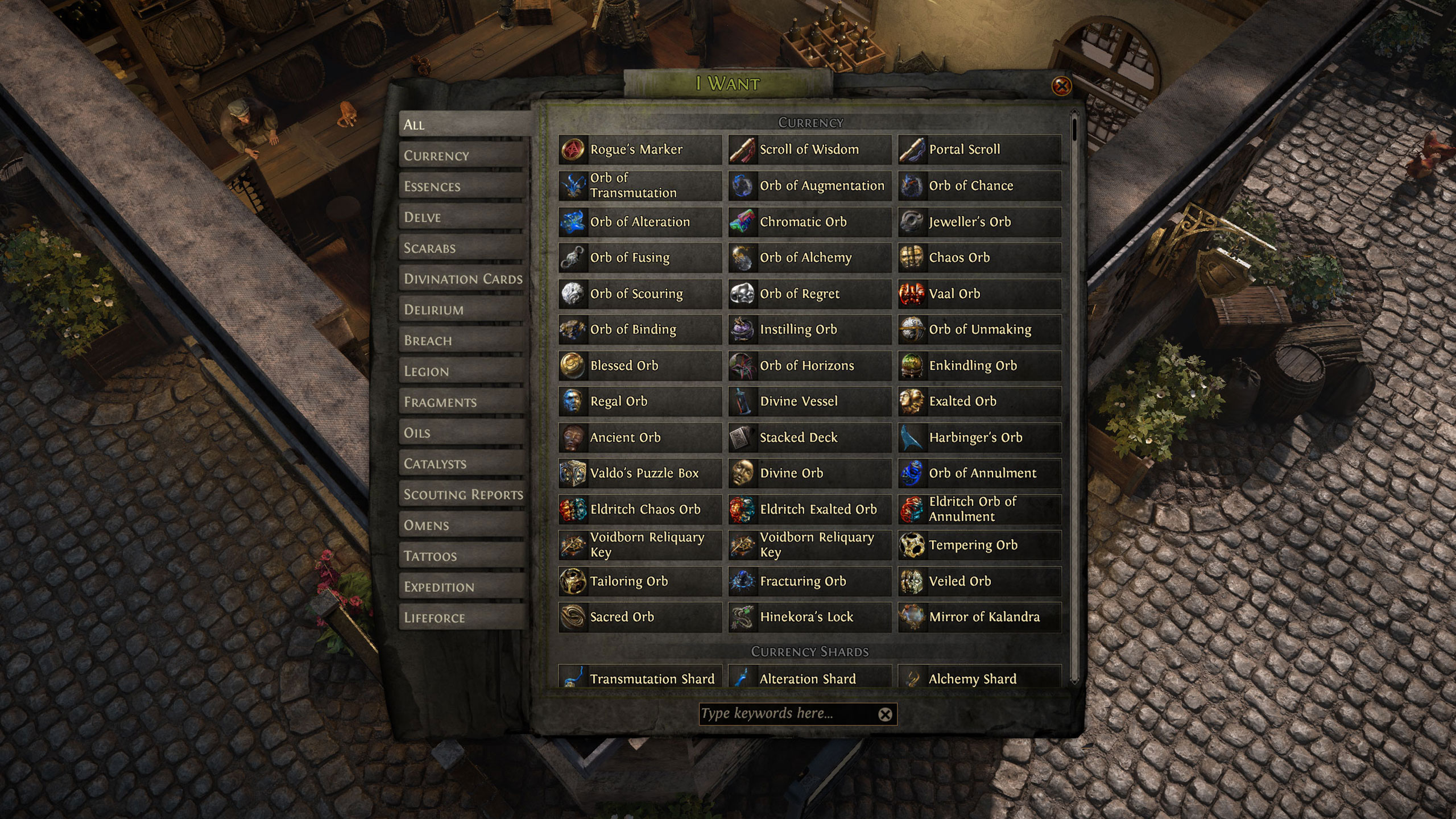Clear the keyword search box

885,714
